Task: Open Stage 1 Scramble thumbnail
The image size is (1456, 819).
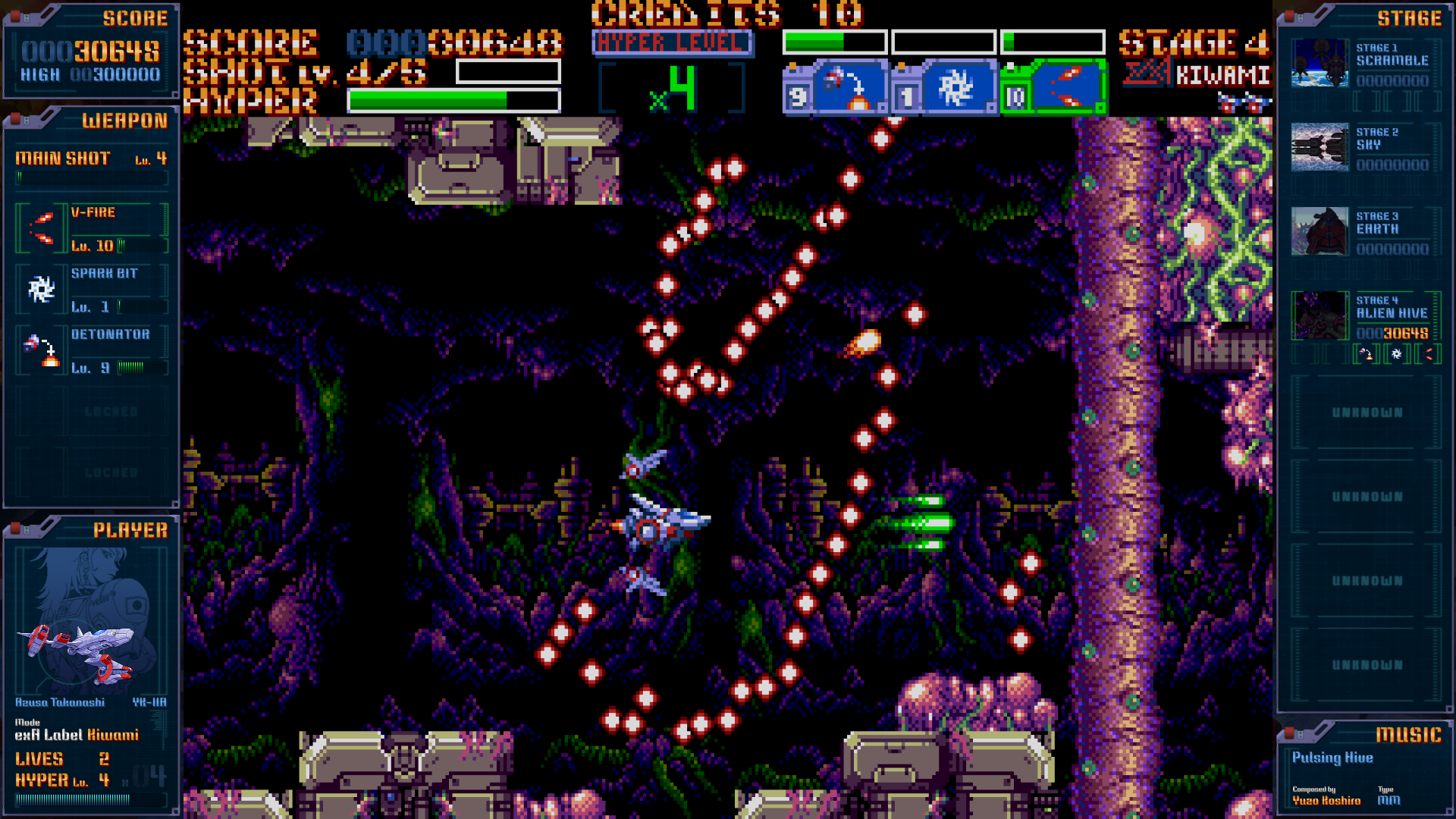Action: pyautogui.click(x=1319, y=63)
